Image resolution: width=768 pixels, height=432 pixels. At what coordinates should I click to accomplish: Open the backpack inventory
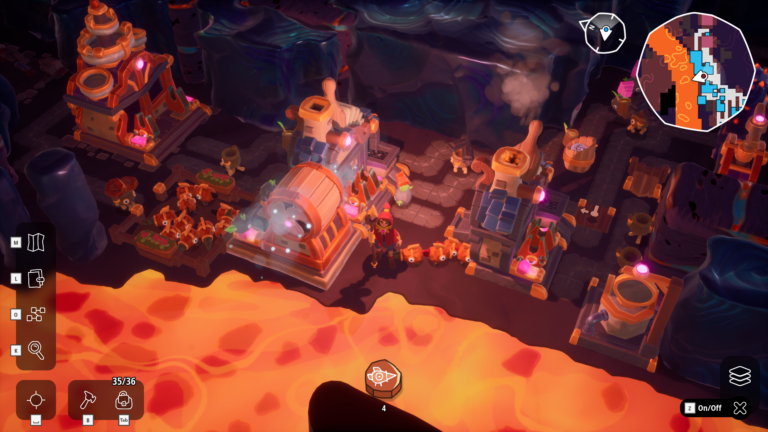coord(124,400)
